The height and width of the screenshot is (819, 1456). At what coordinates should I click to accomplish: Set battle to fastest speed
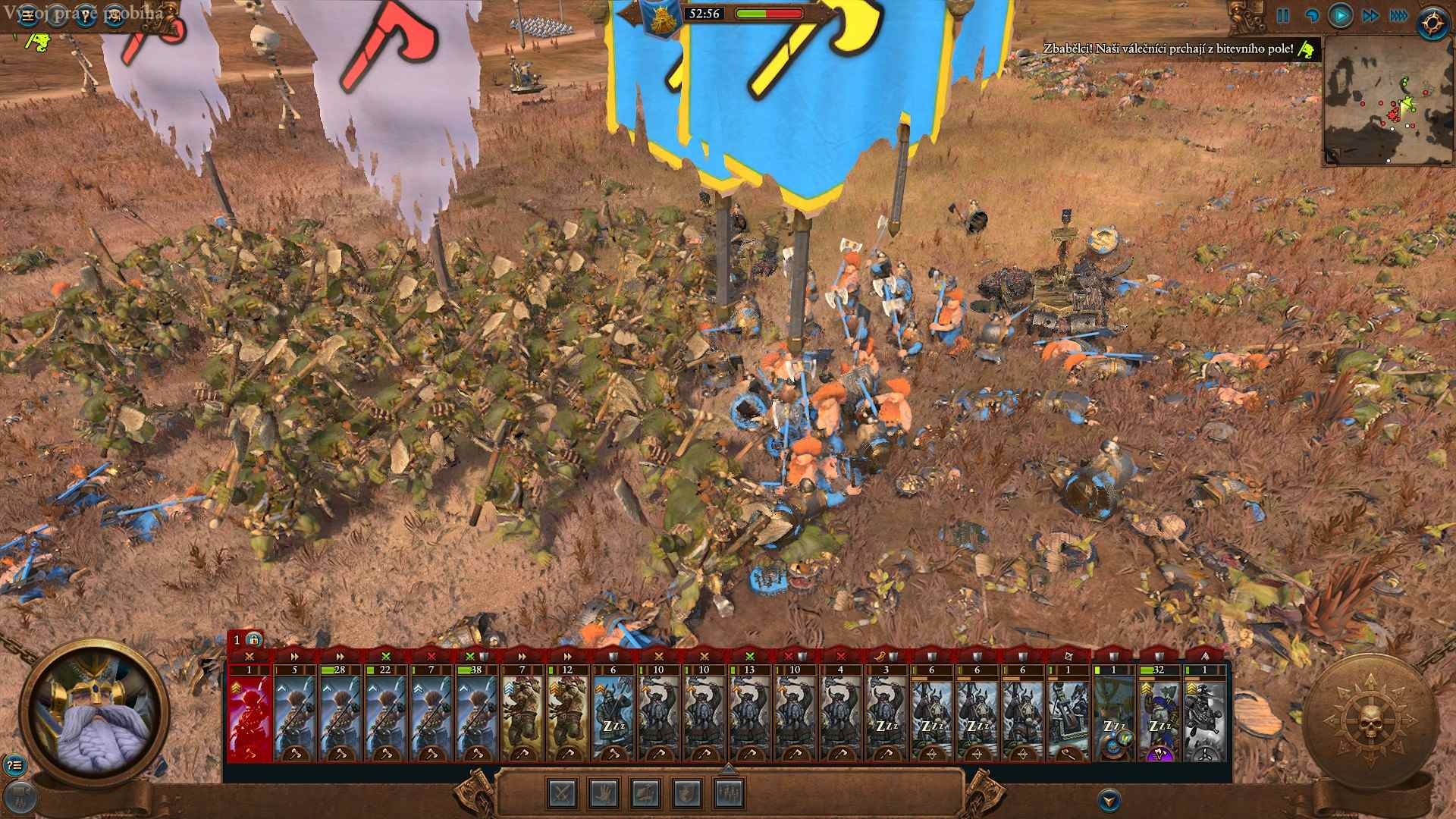coord(1401,15)
